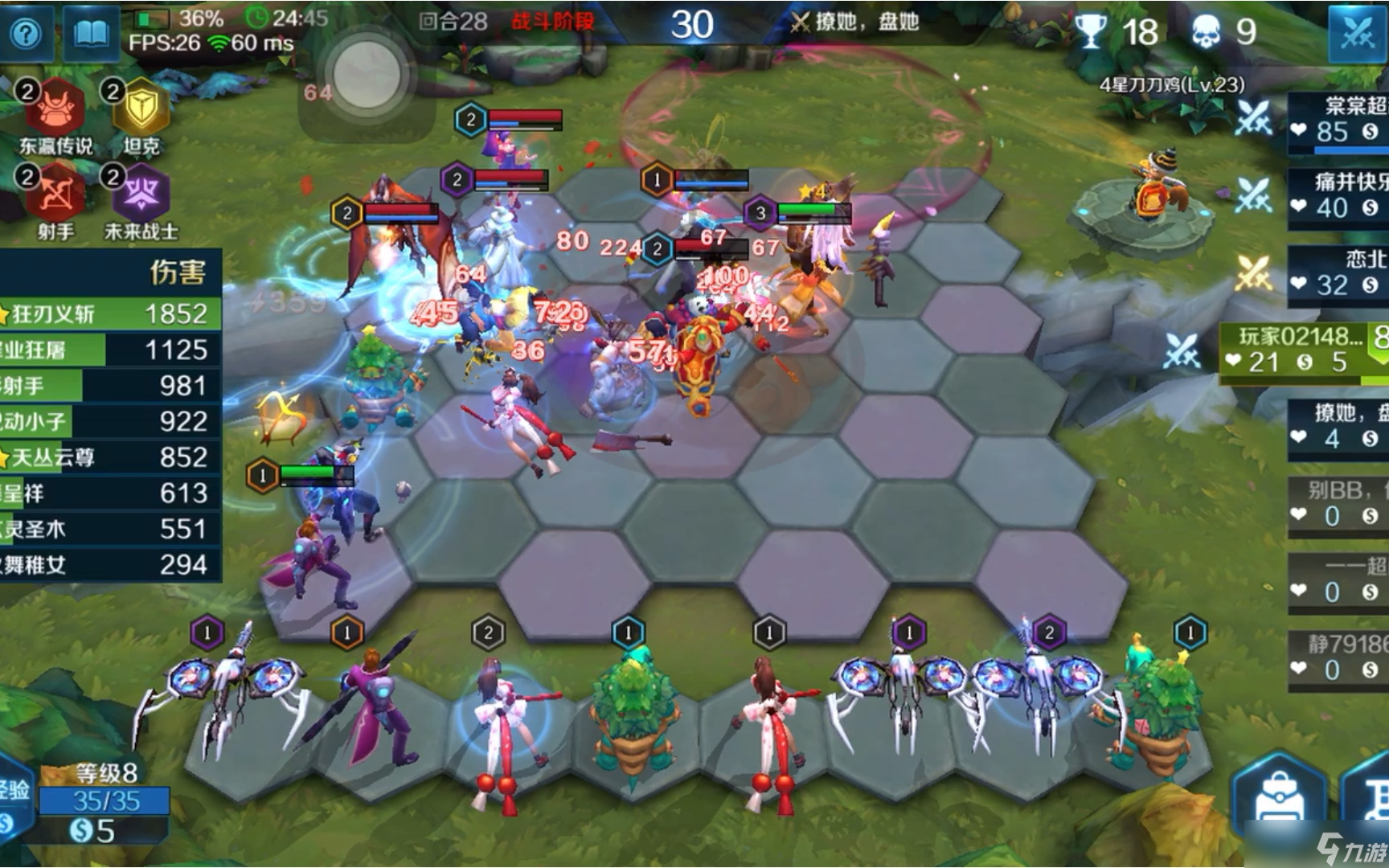Select the 静7918 player row
Image resolution: width=1389 pixels, height=868 pixels.
[1338, 657]
